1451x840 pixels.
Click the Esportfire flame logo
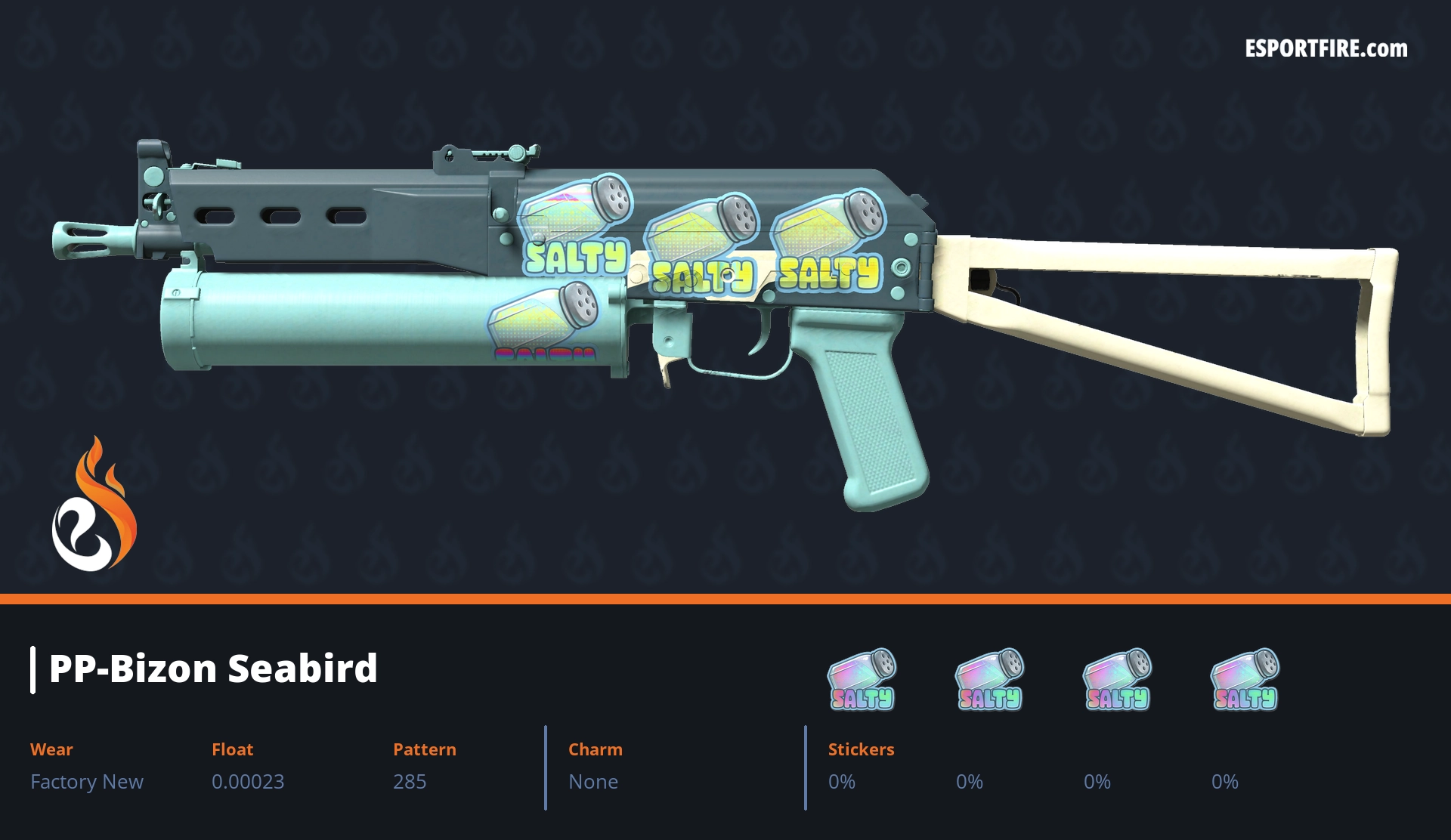point(94,505)
